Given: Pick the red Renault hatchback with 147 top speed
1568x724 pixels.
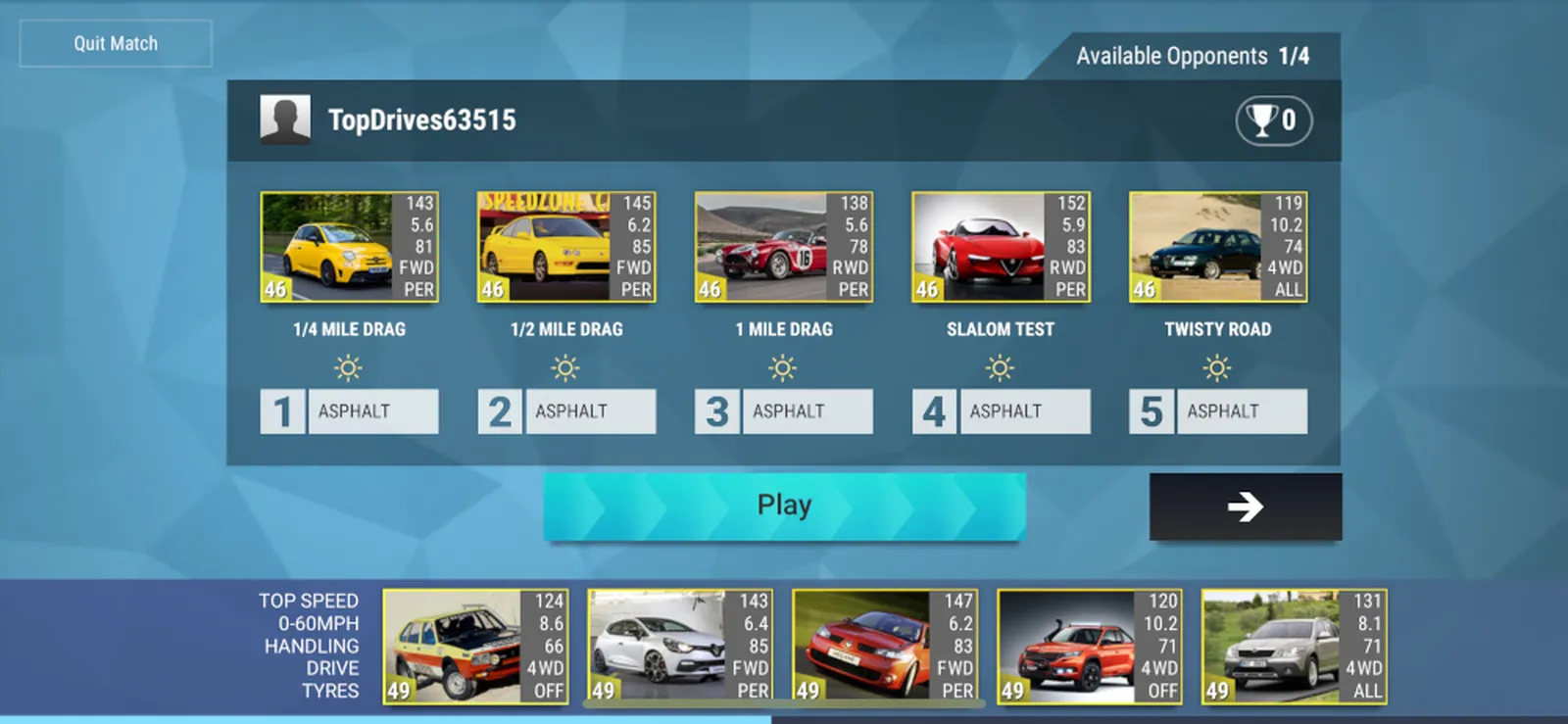Looking at the screenshot, I should 885,647.
